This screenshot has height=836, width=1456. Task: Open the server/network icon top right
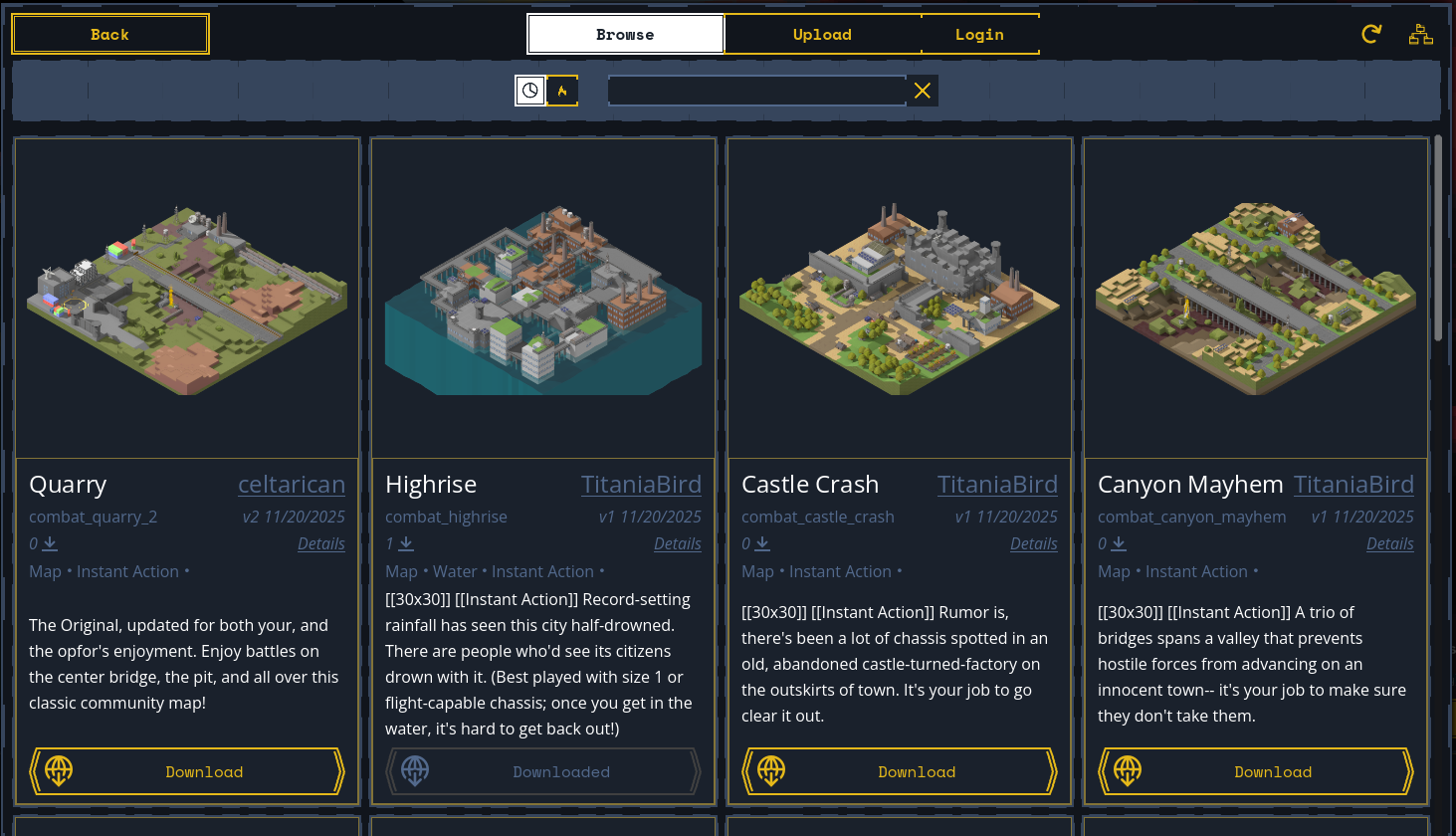tap(1420, 33)
